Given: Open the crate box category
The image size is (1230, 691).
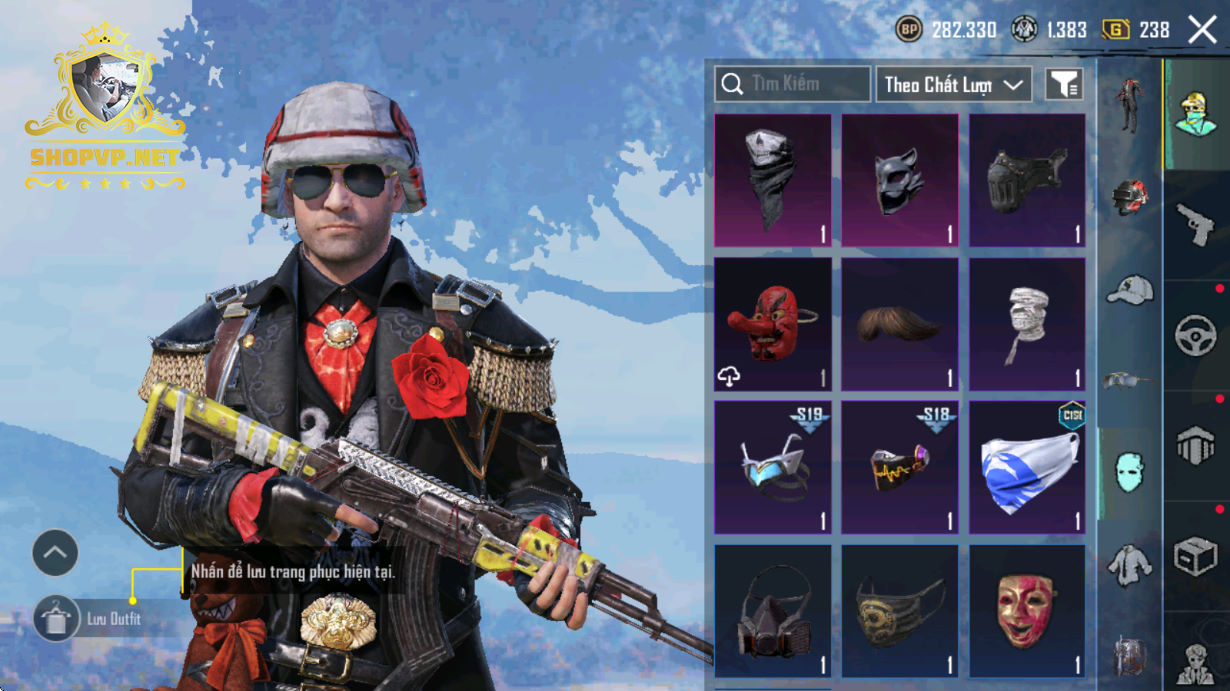Looking at the screenshot, I should coord(1196,556).
